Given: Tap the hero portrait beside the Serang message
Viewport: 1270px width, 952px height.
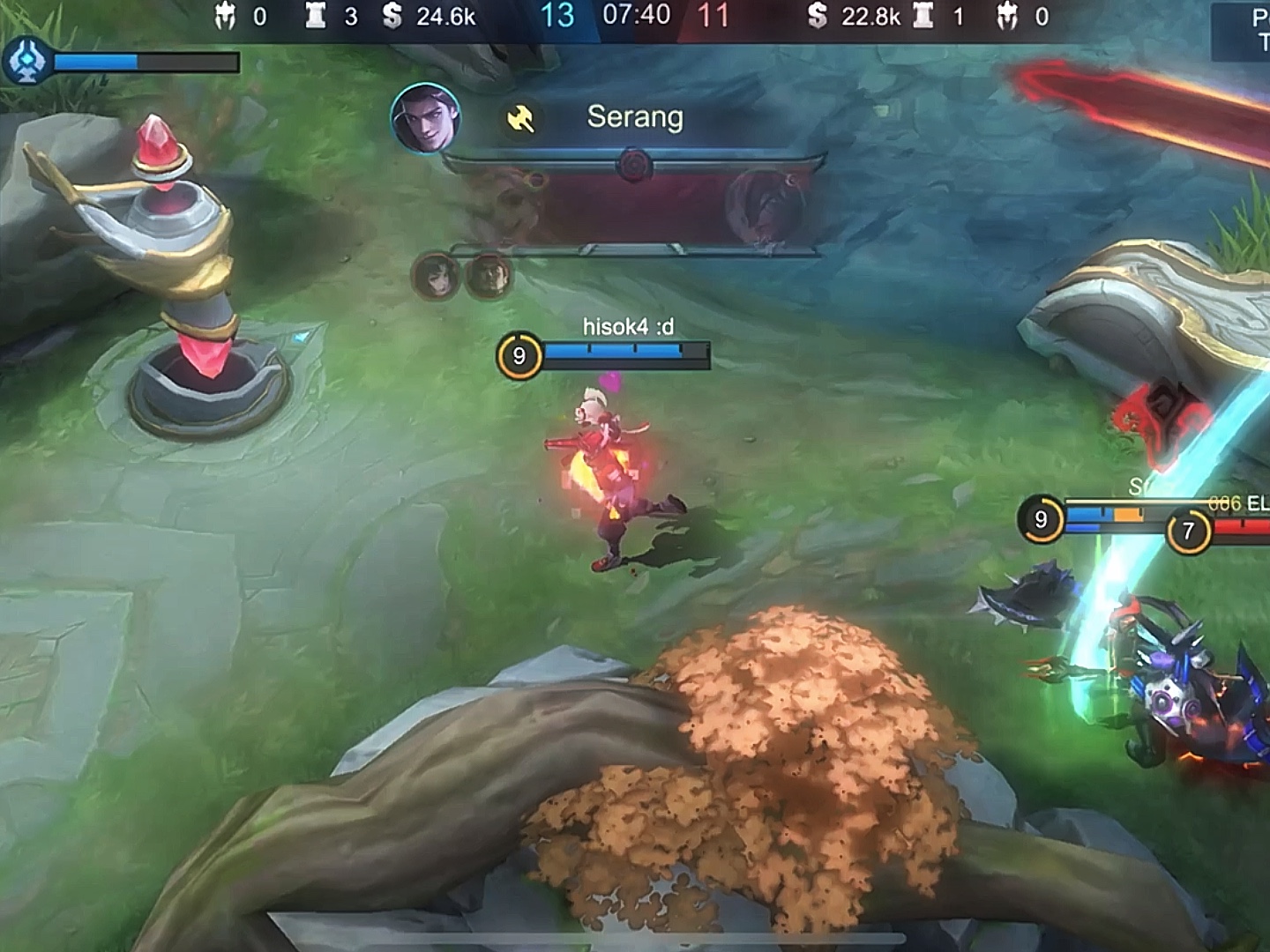Looking at the screenshot, I should (424, 118).
